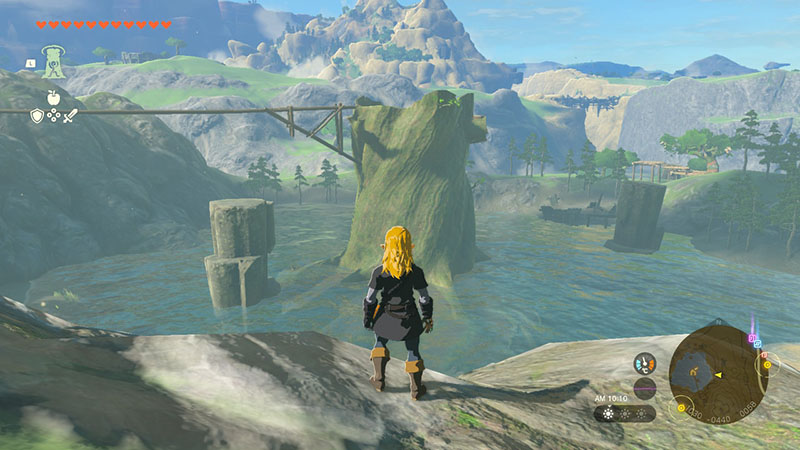Click the magenta map pin on minimap

pos(751,338)
